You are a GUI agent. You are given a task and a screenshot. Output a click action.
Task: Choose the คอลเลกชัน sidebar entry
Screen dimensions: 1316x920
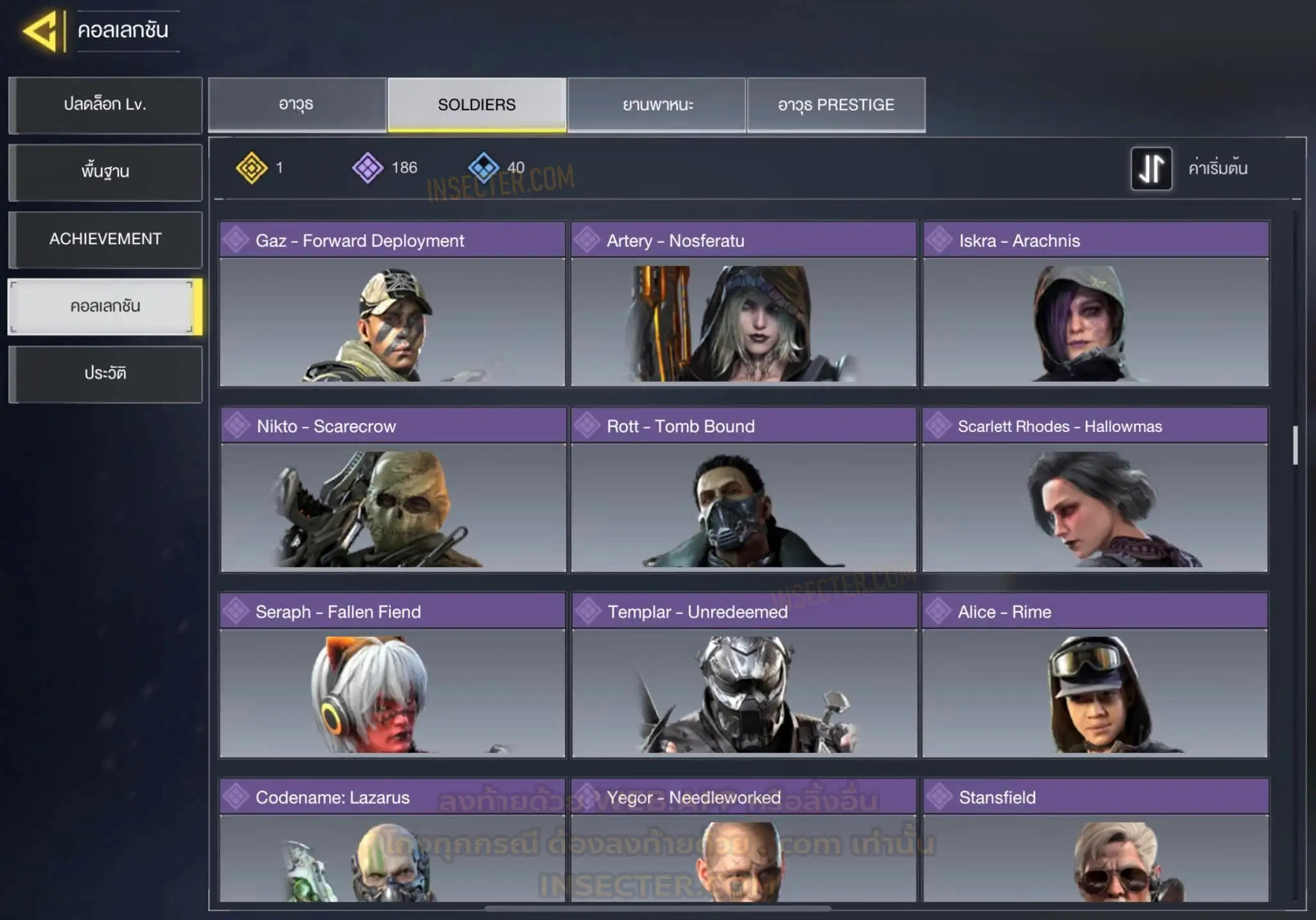point(105,307)
